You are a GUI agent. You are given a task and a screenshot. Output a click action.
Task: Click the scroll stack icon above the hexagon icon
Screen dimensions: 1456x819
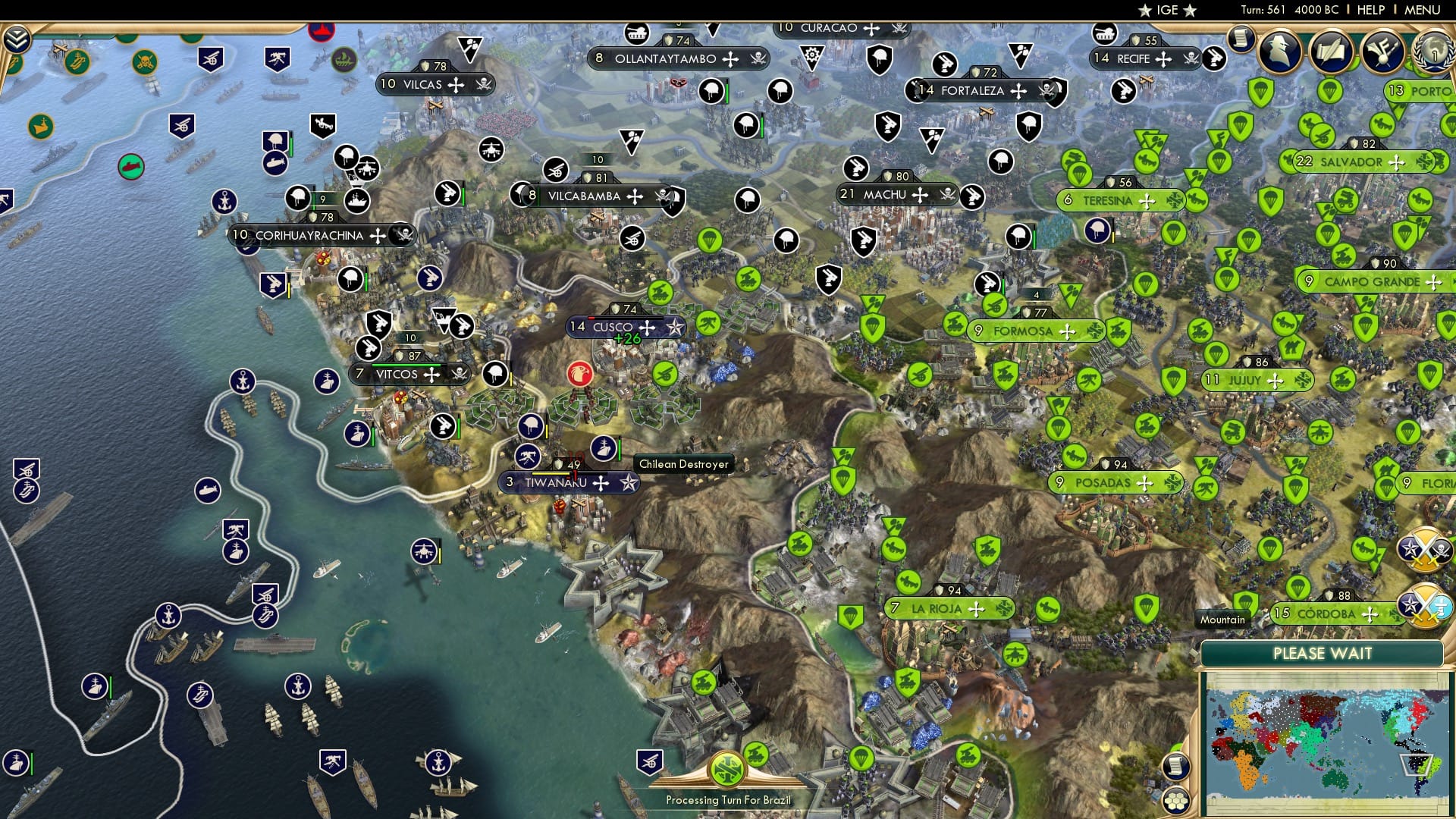pyautogui.click(x=1176, y=766)
